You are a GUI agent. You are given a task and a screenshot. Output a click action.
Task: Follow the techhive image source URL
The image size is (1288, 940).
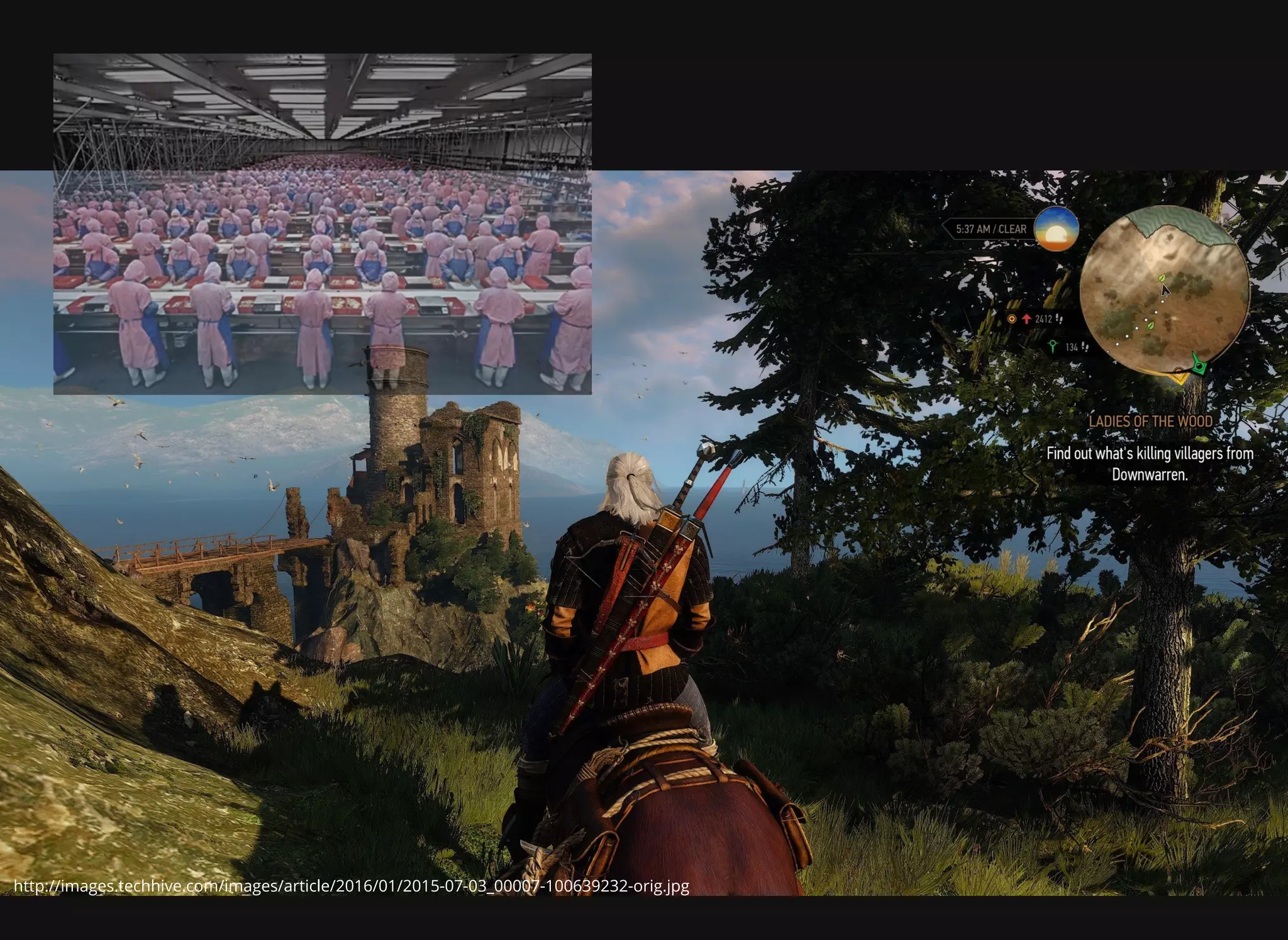tap(352, 886)
